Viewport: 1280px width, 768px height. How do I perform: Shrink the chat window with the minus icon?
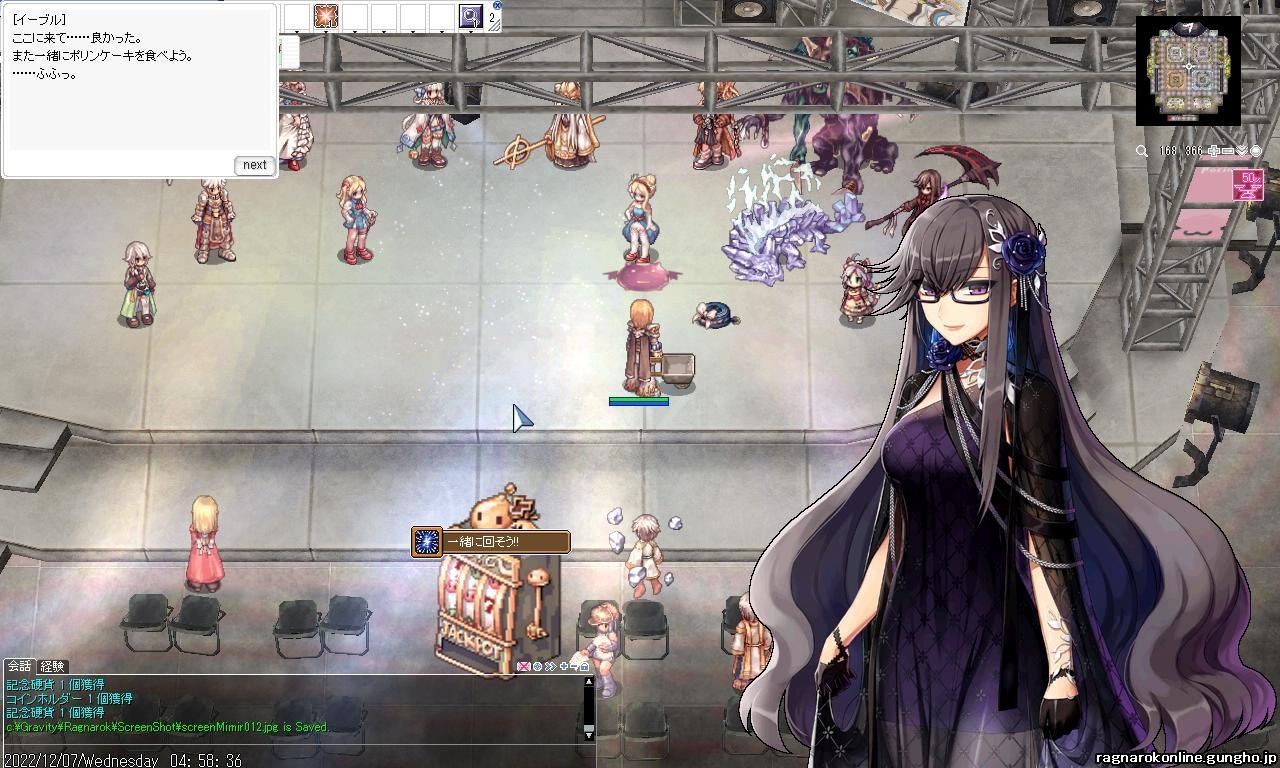pos(574,666)
